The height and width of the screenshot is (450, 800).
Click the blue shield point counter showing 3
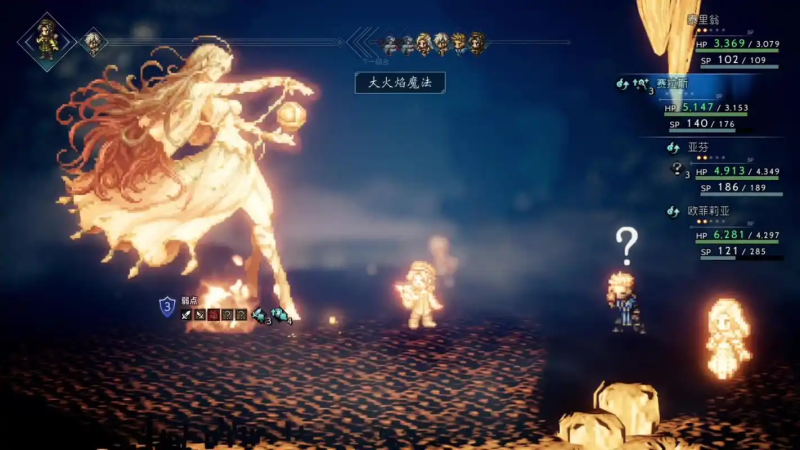166,306
